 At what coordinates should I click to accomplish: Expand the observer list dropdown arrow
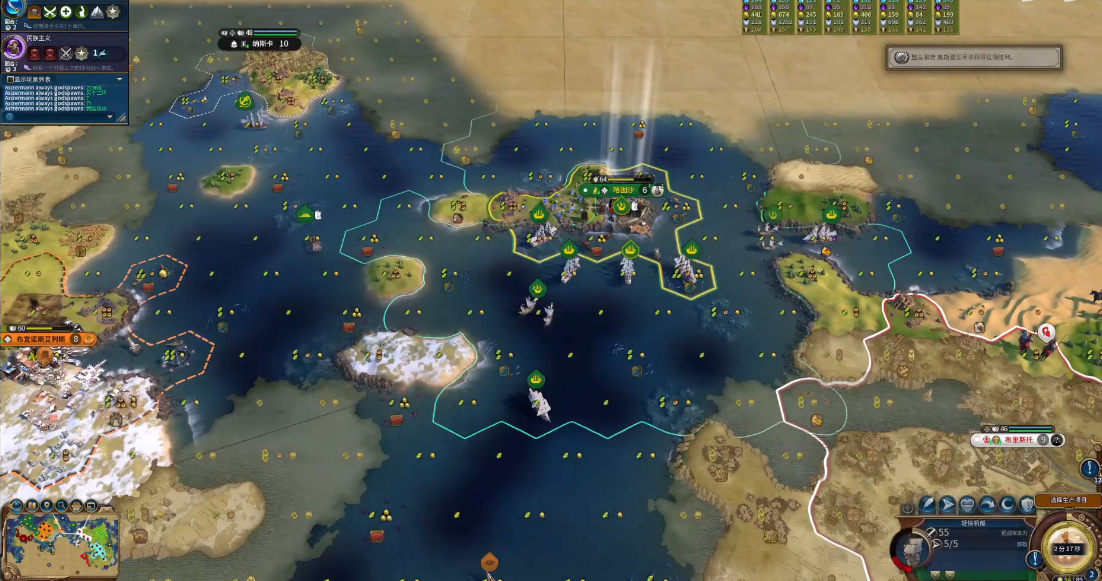coord(120,78)
